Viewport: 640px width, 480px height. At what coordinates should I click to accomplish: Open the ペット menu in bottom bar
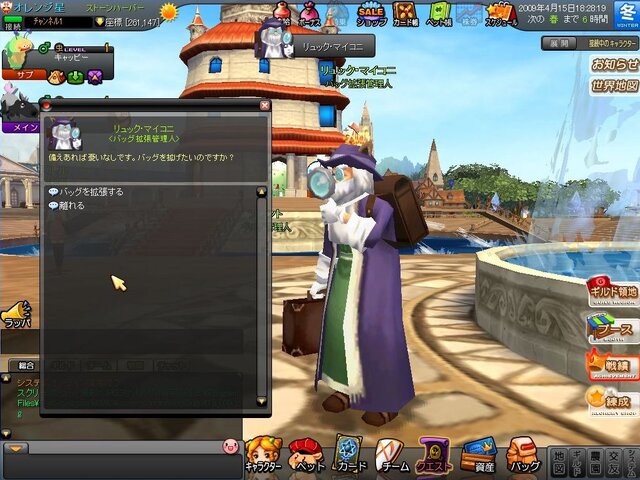click(x=307, y=455)
